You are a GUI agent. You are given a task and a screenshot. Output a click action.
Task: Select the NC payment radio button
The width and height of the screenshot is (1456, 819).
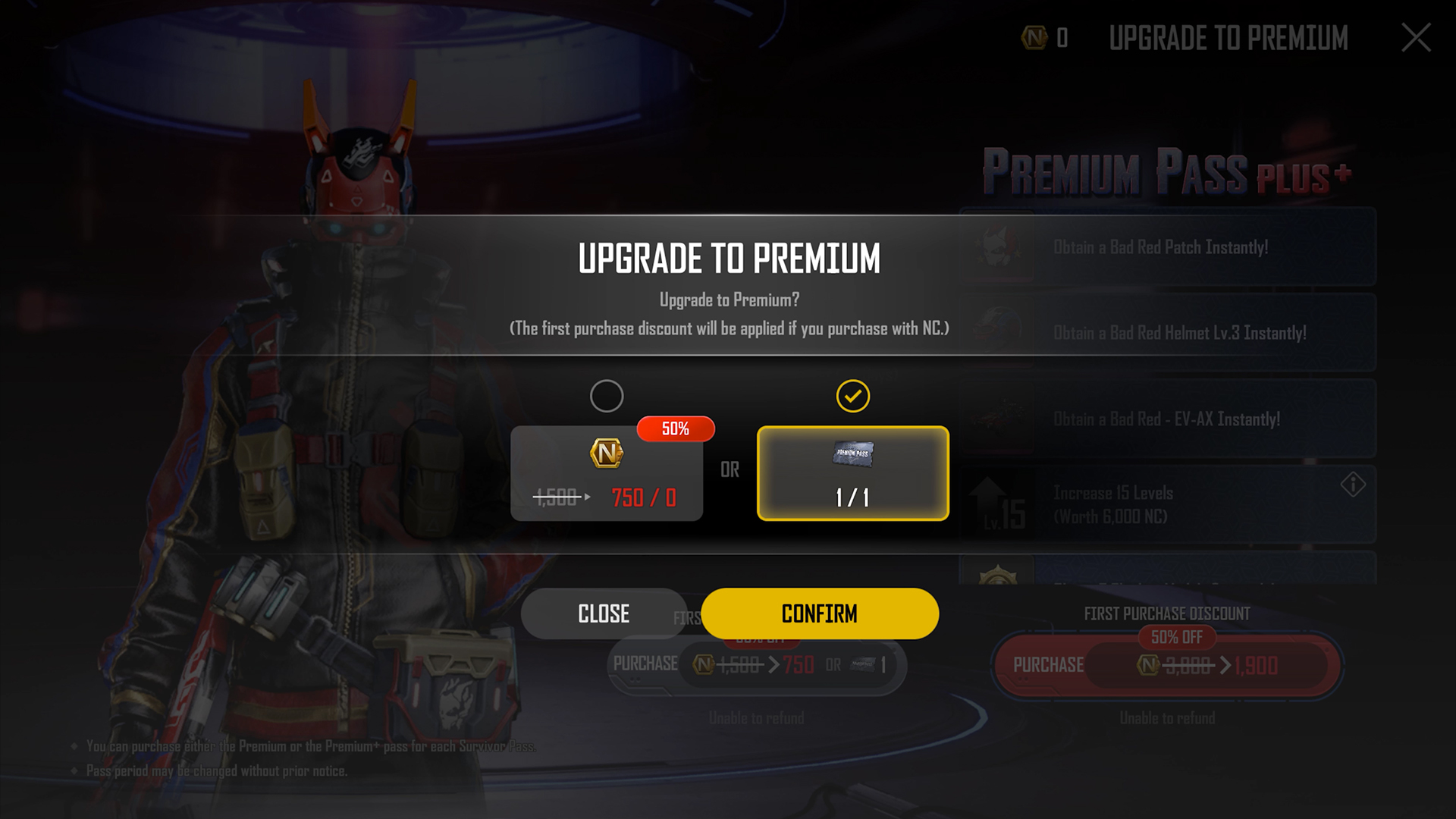pyautogui.click(x=607, y=396)
